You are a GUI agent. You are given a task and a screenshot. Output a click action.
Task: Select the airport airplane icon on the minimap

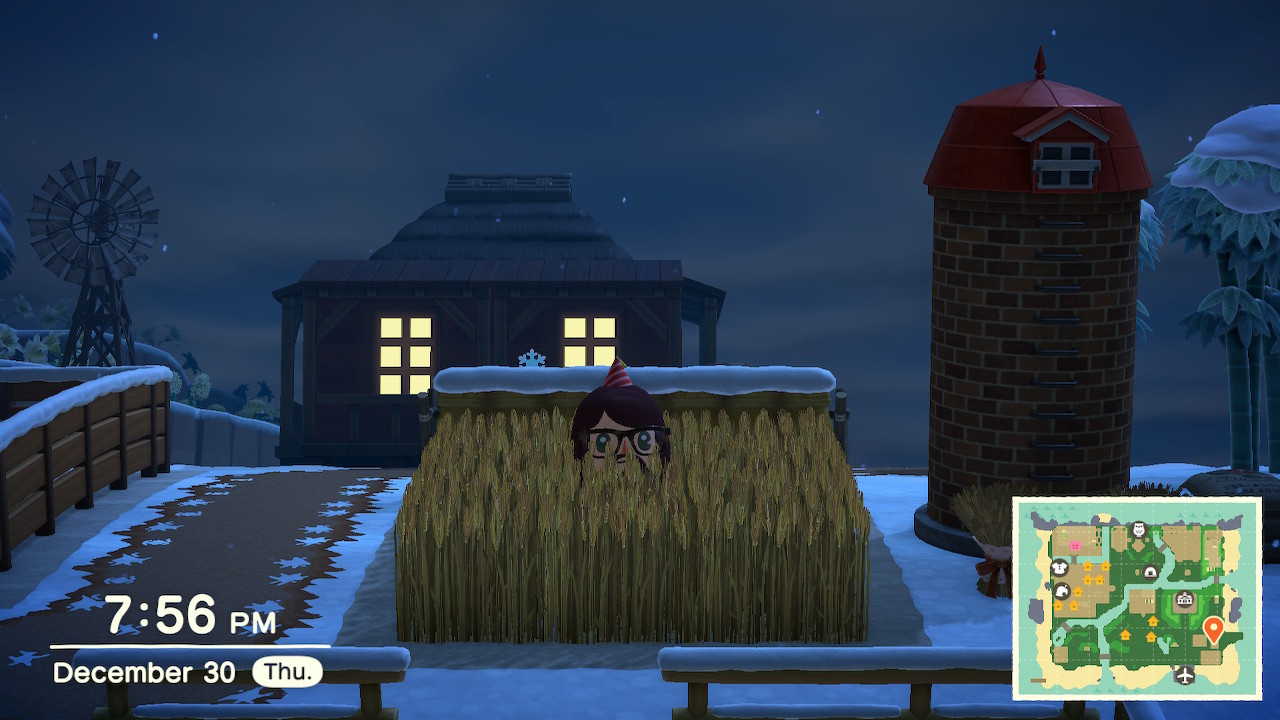[x=1185, y=674]
